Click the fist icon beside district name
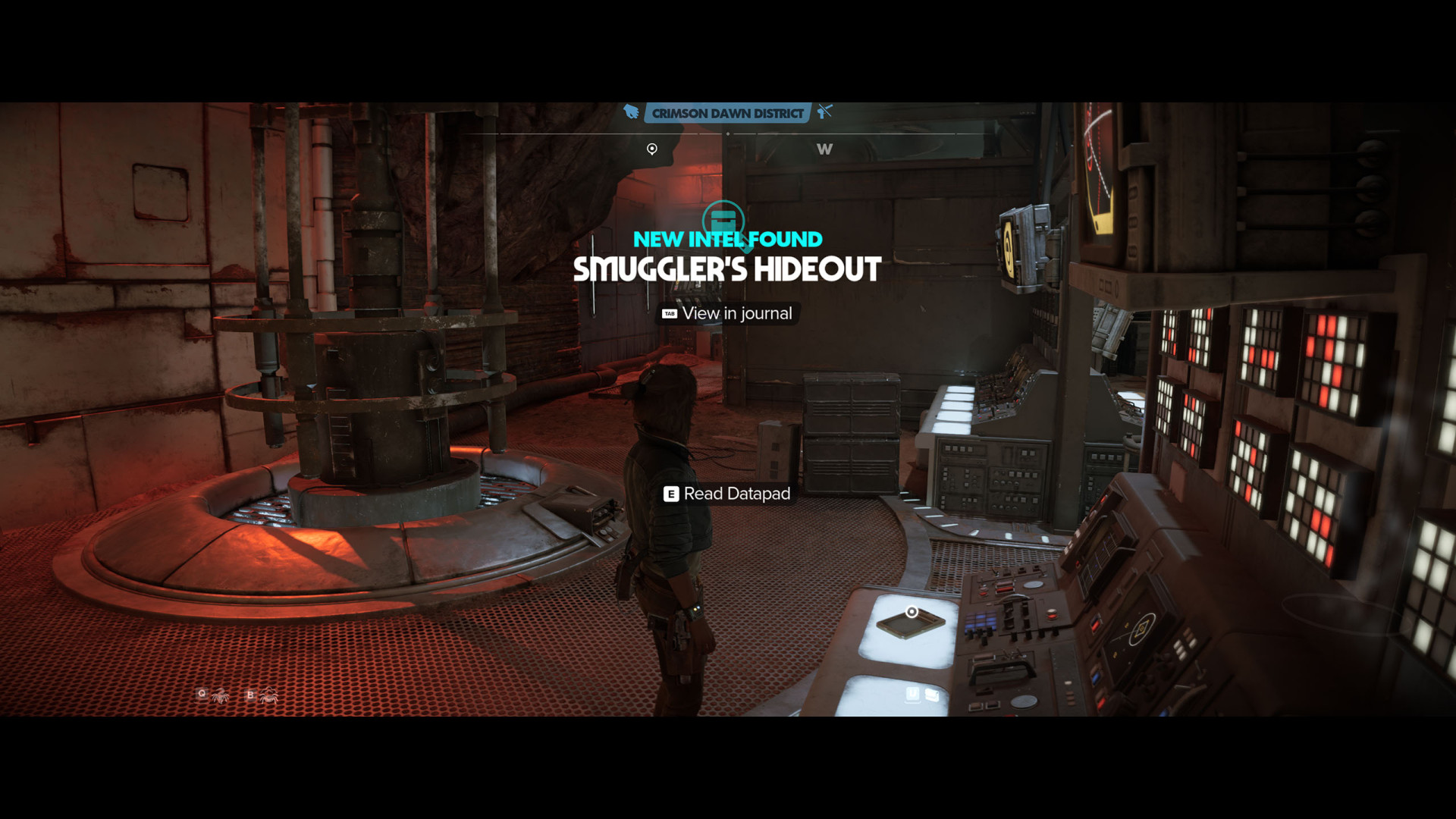Screen dimensions: 1456x819 631,112
